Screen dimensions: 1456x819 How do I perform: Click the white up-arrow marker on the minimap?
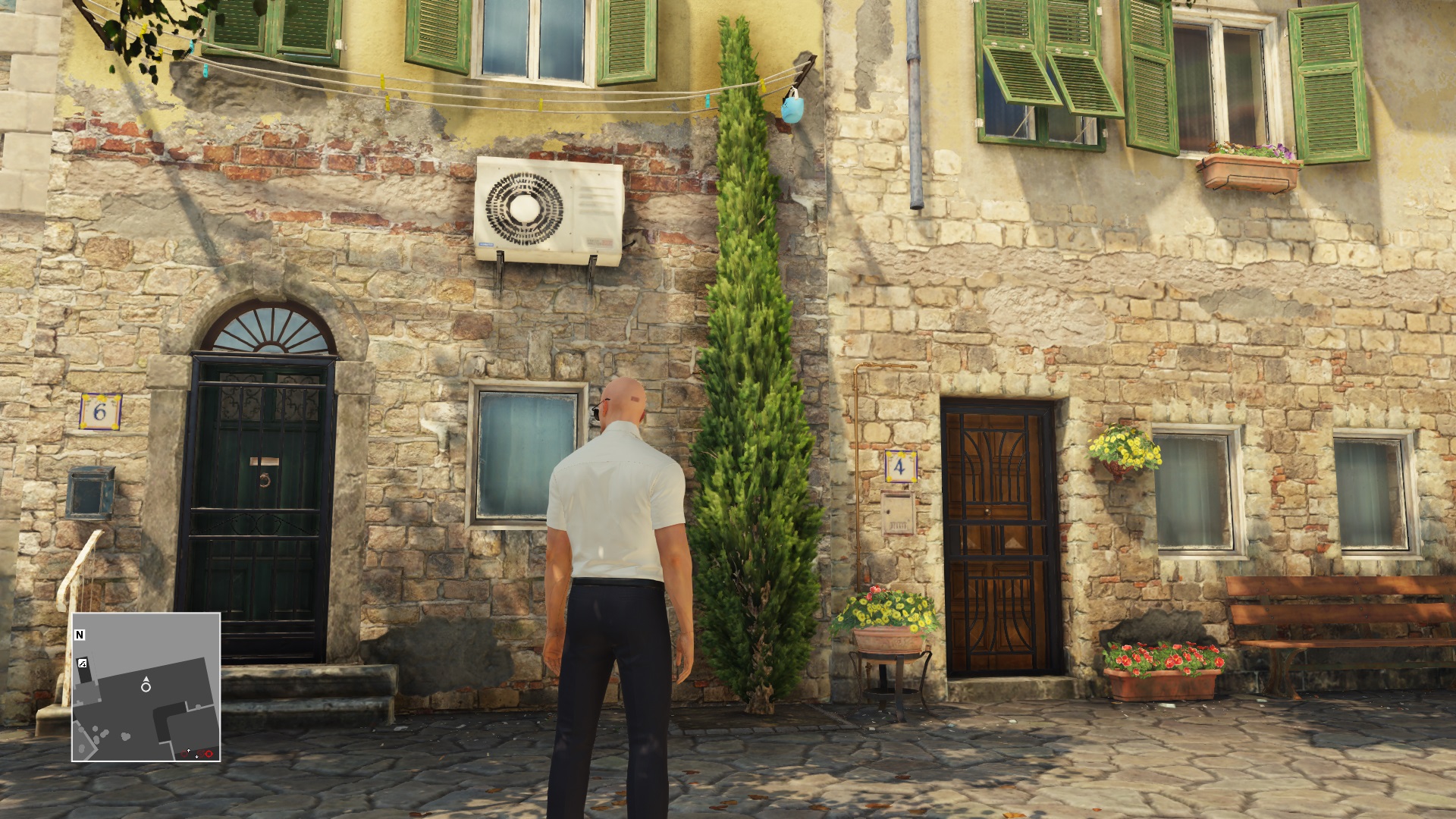(189, 751)
